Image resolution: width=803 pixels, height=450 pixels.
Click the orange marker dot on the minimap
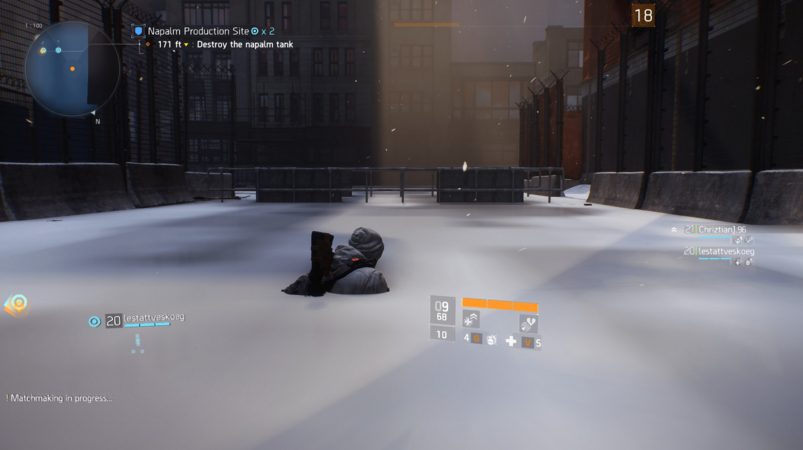click(x=72, y=69)
